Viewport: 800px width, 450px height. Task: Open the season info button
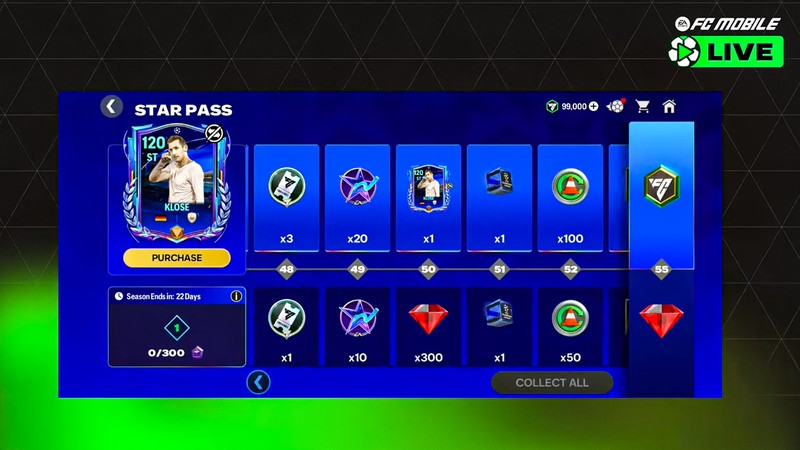pyautogui.click(x=237, y=296)
